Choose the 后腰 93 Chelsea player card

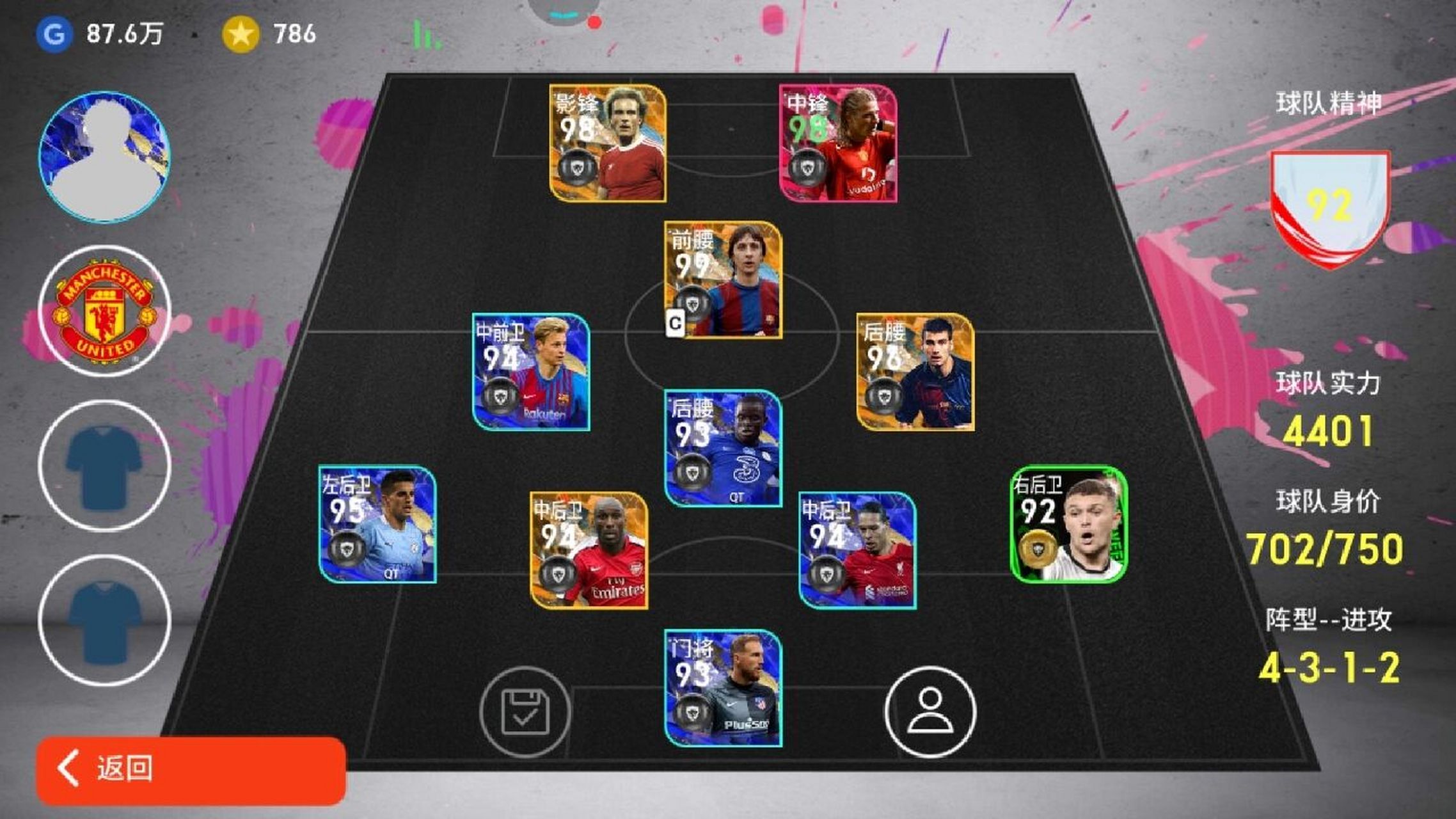click(x=723, y=449)
